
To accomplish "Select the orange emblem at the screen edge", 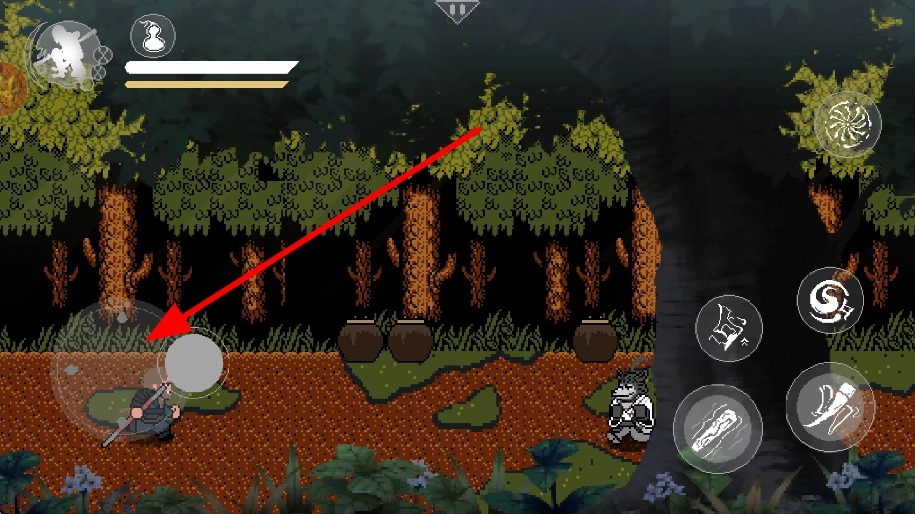I will point(8,88).
